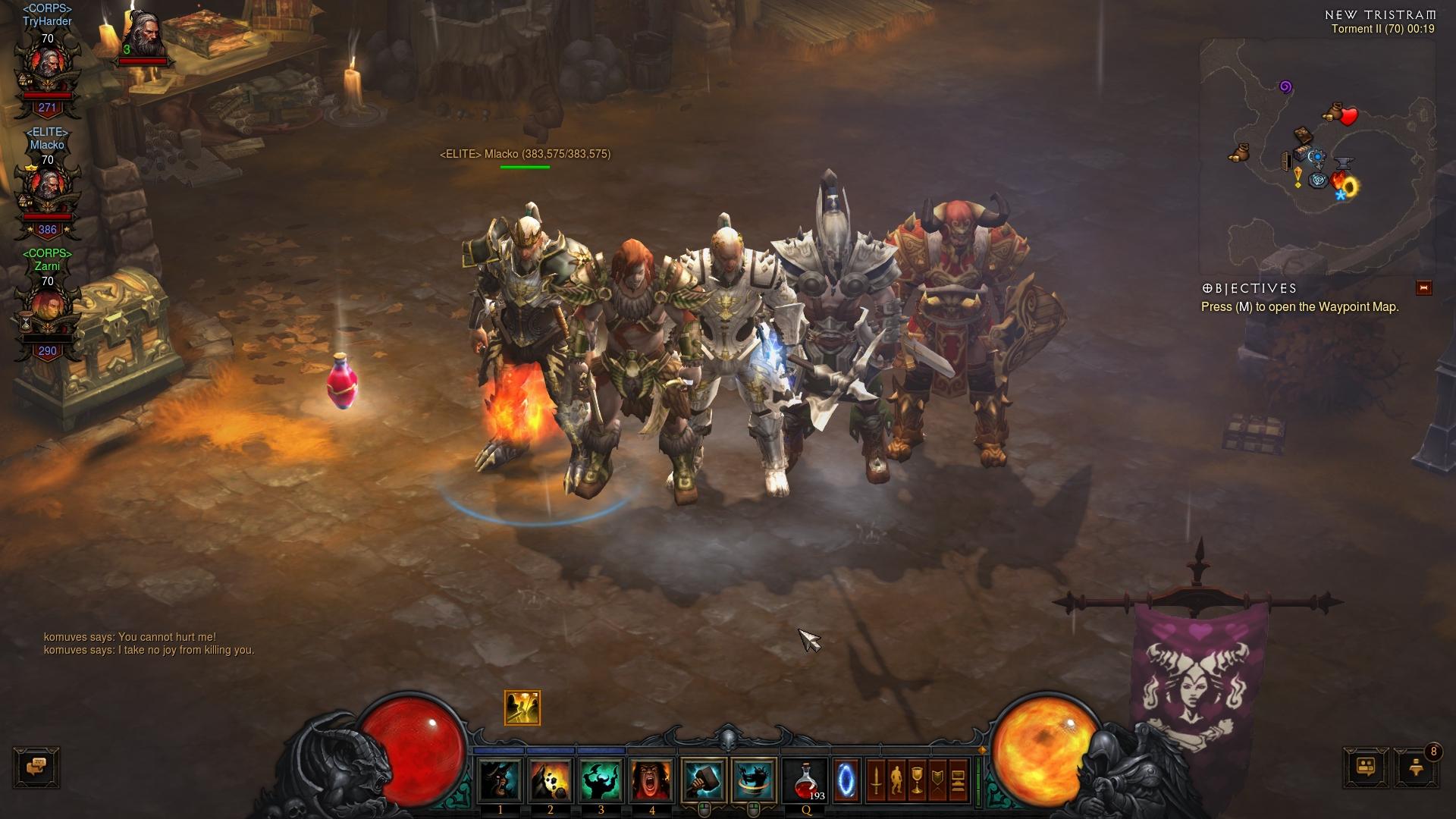The image size is (1456, 819).
Task: Click the notifications button showing 8
Action: tap(1415, 768)
